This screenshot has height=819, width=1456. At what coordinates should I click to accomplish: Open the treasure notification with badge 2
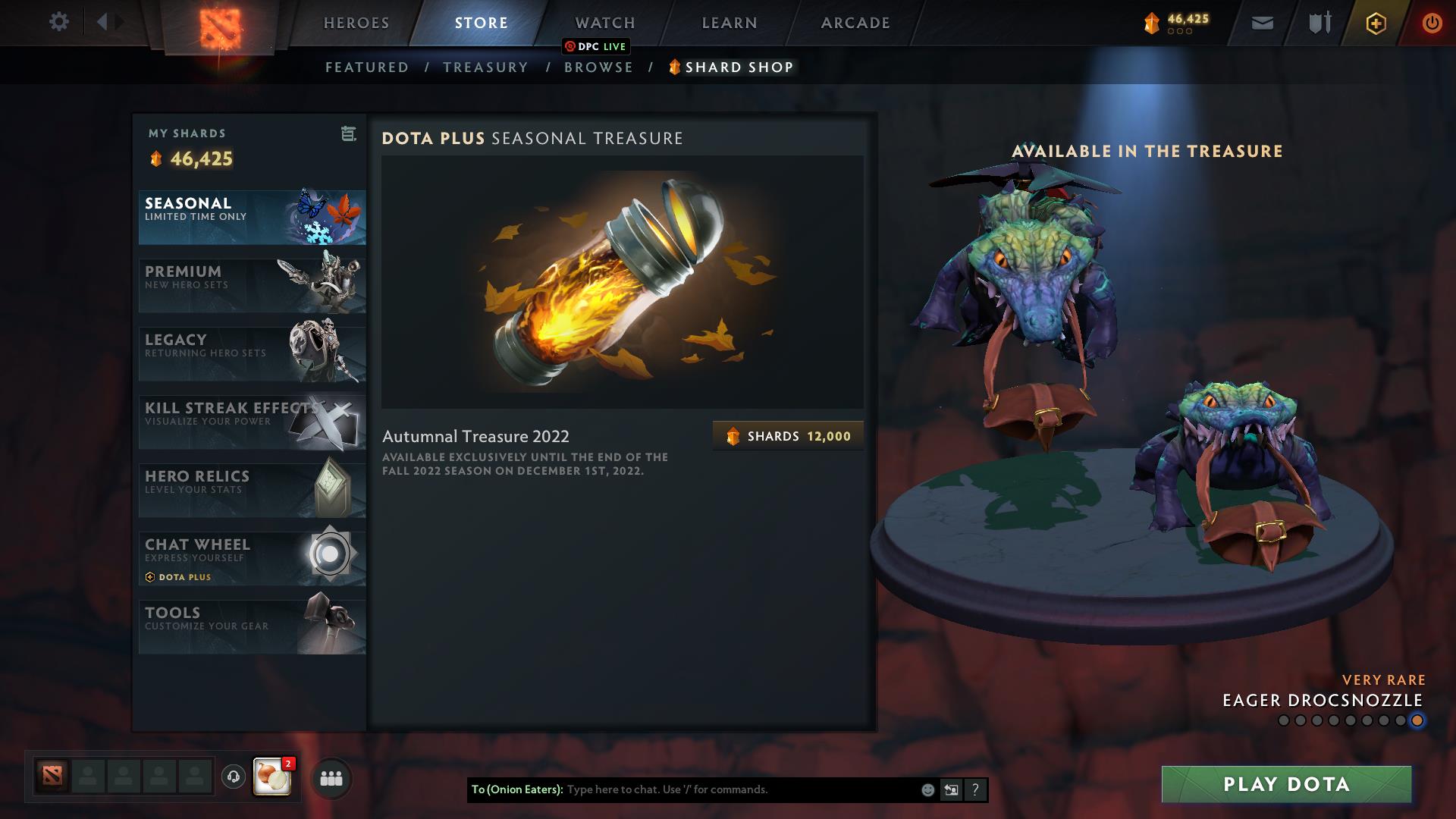(272, 778)
